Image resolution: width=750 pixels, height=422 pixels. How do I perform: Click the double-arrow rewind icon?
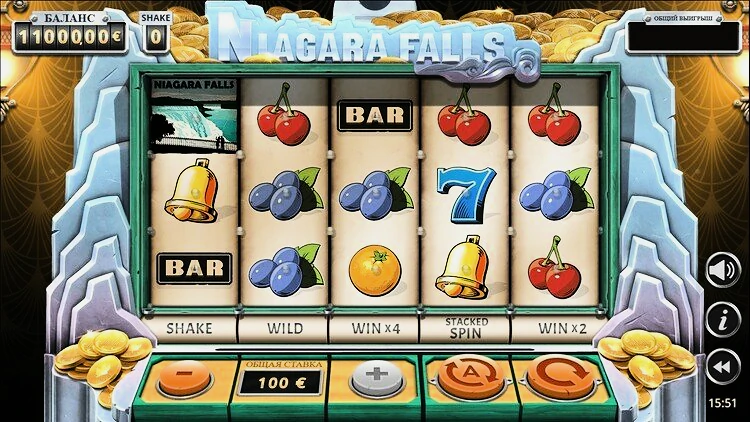(x=722, y=368)
